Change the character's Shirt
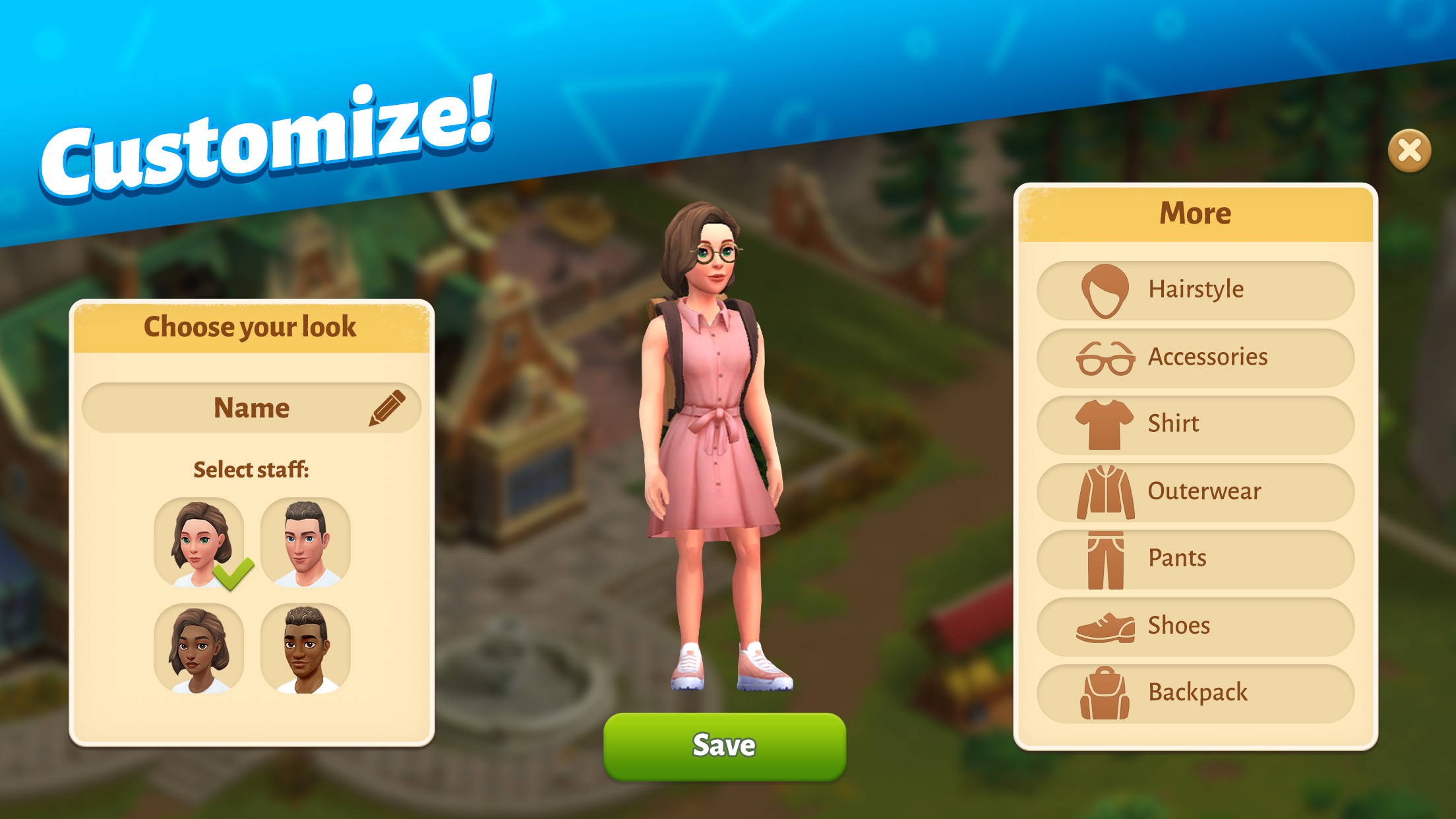 click(1195, 424)
